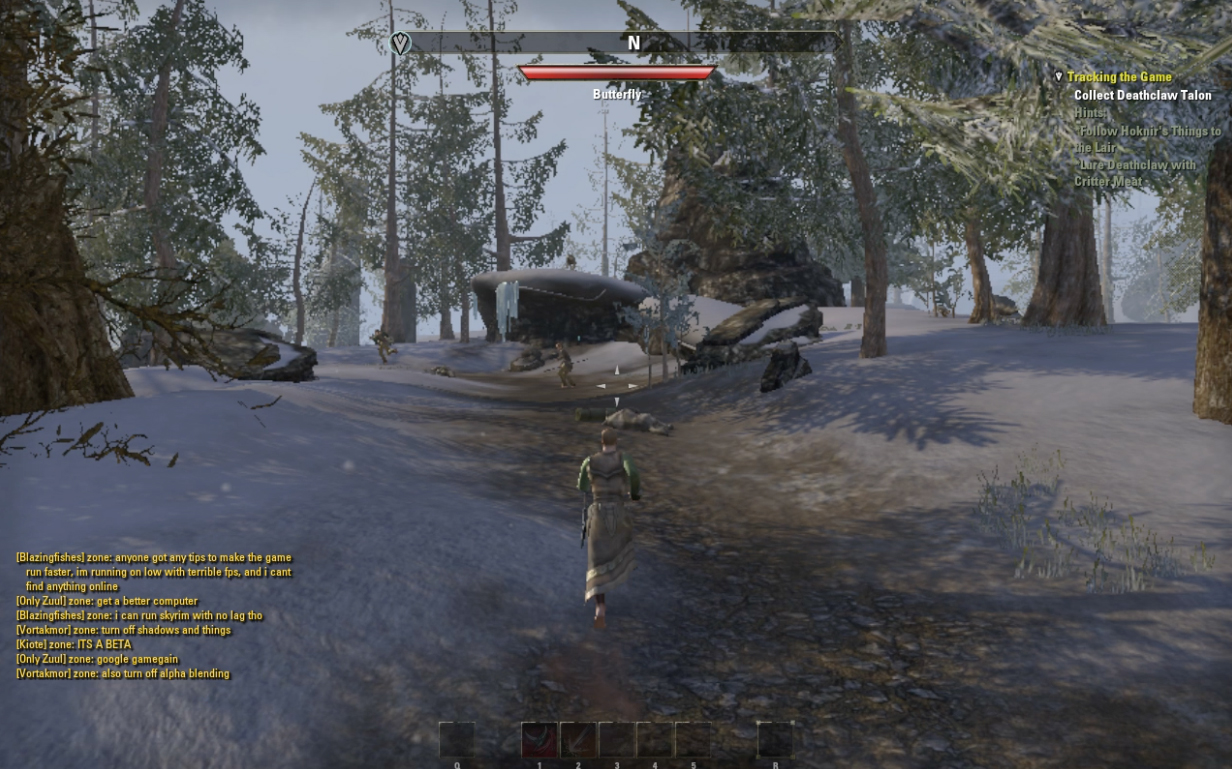Click Kiote's "ITS A BETA" chat line
This screenshot has height=769, width=1232.
(74, 645)
